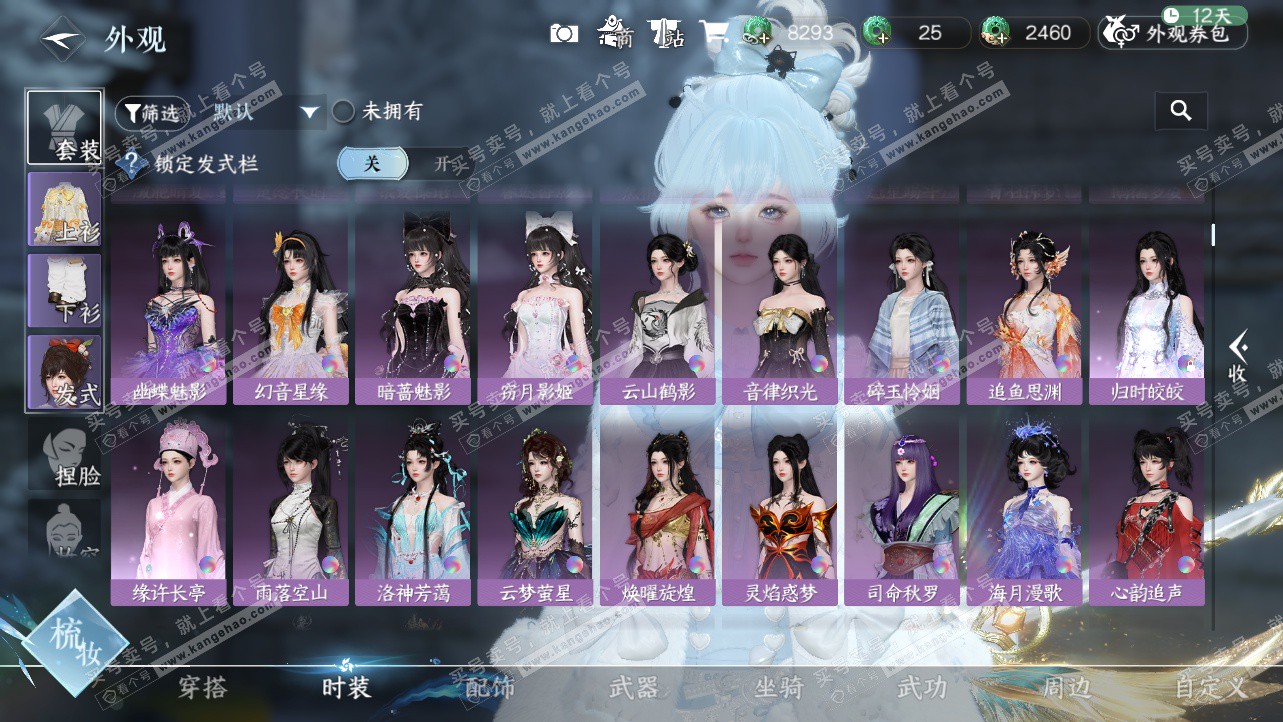Open the search magnifier button

1181,111
